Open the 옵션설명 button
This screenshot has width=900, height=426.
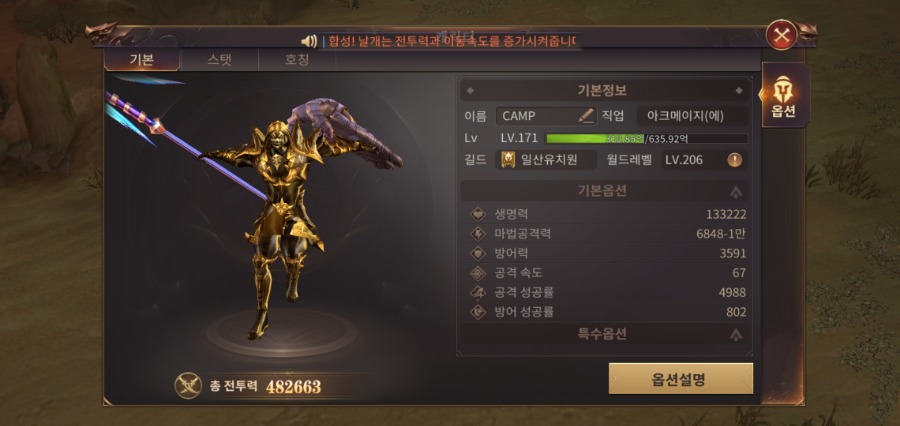(x=680, y=379)
